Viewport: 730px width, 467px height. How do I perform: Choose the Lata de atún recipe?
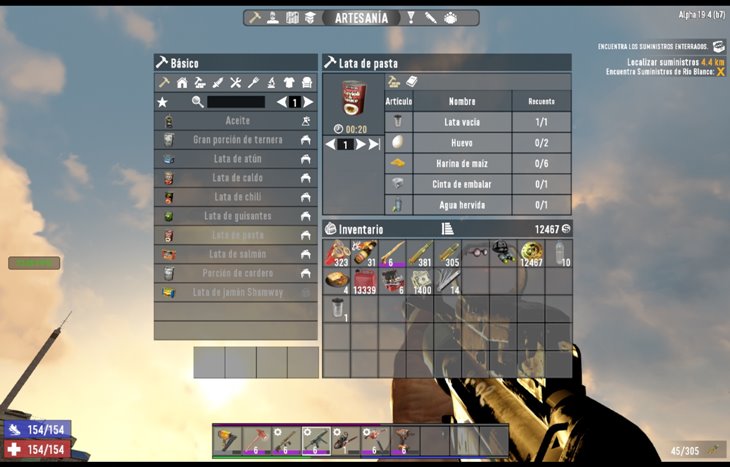[x=236, y=159]
